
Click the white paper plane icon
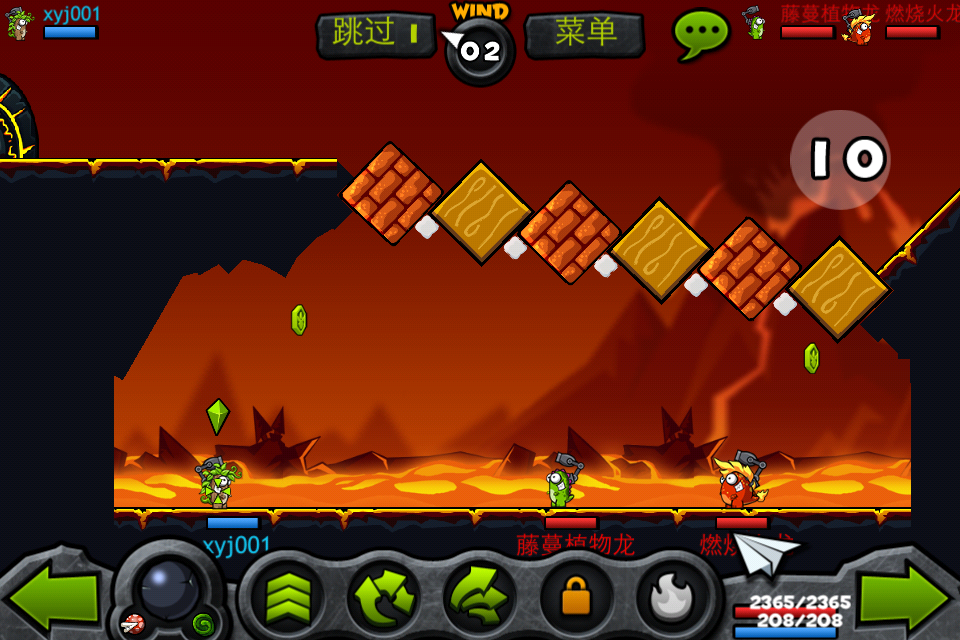tap(768, 553)
